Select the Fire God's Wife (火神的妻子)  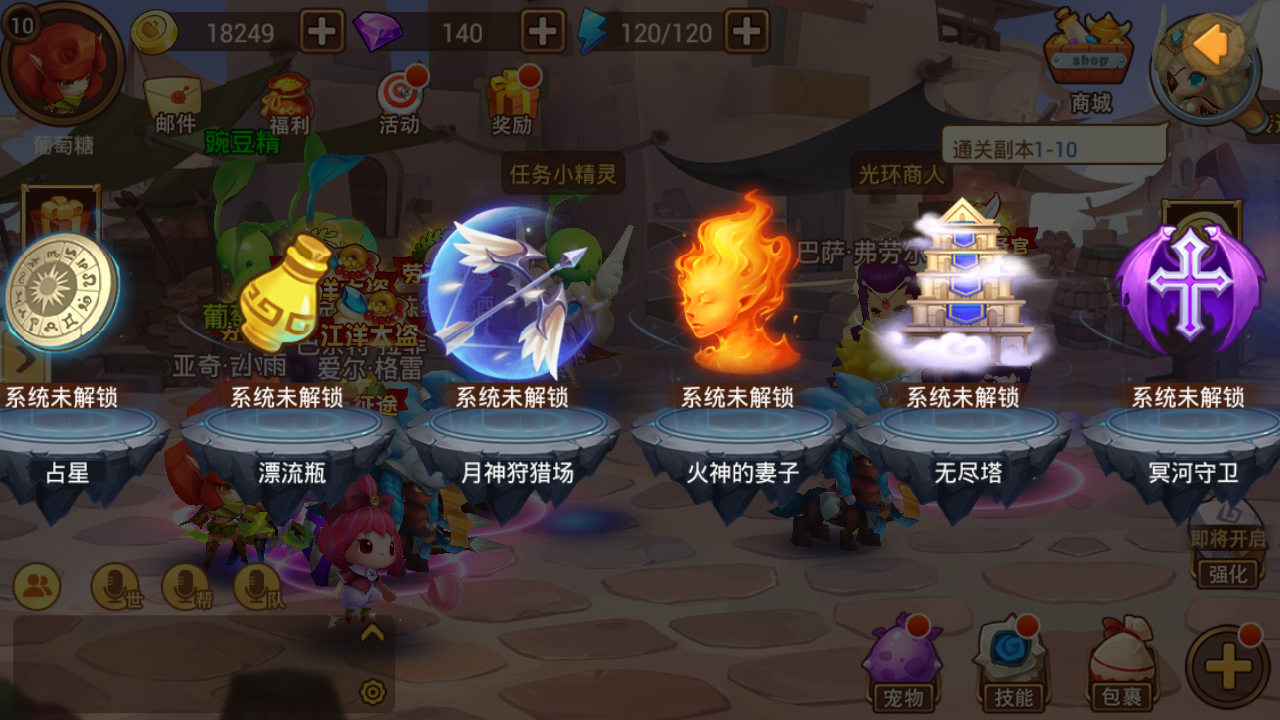738,293
